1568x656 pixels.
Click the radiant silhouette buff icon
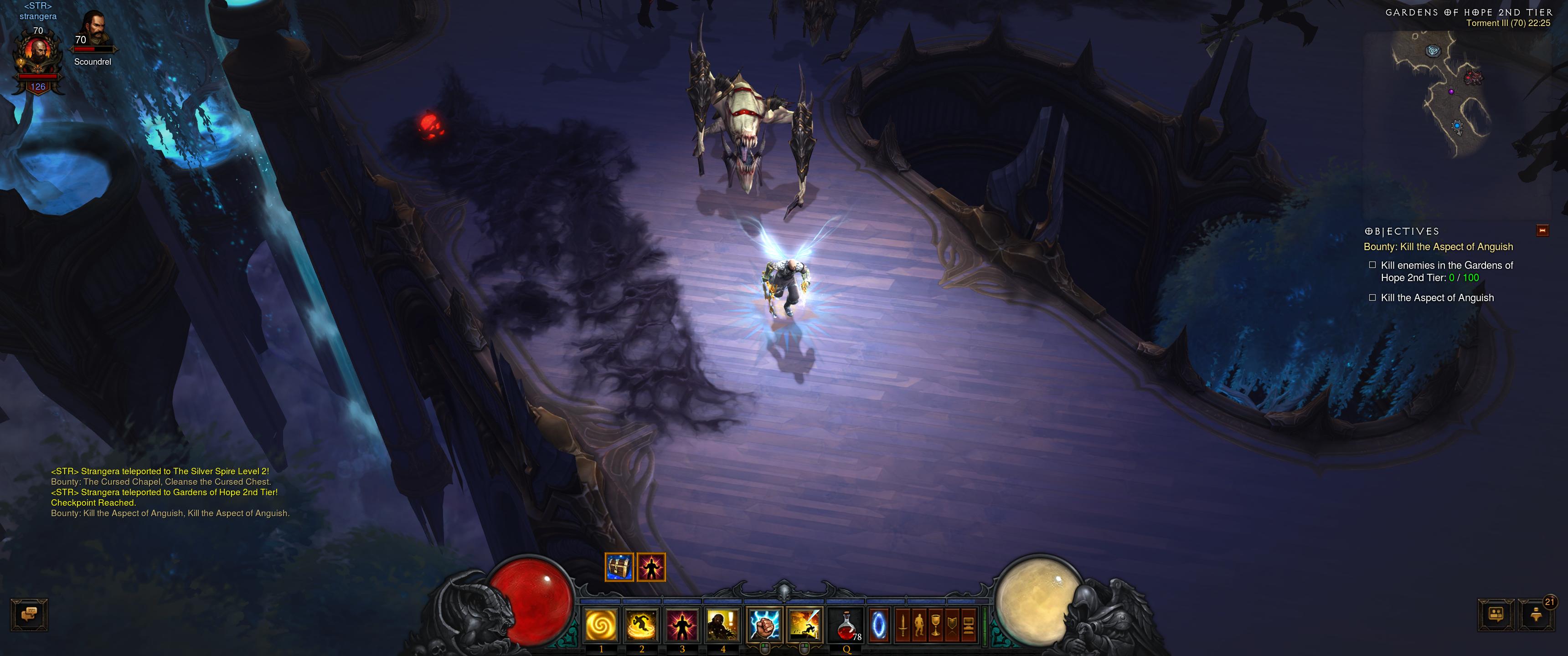(651, 567)
